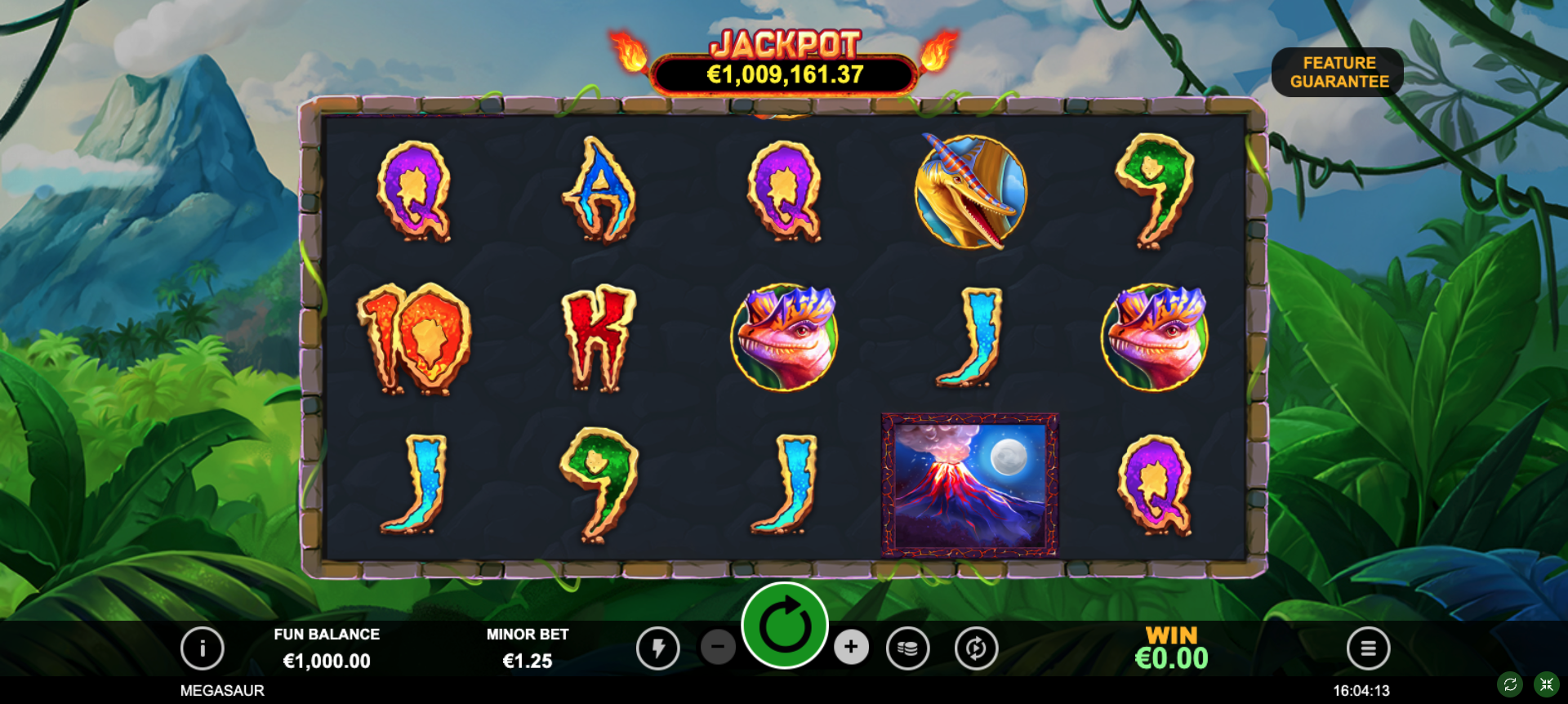Open the game info button
The image size is (1568, 704).
tap(203, 648)
